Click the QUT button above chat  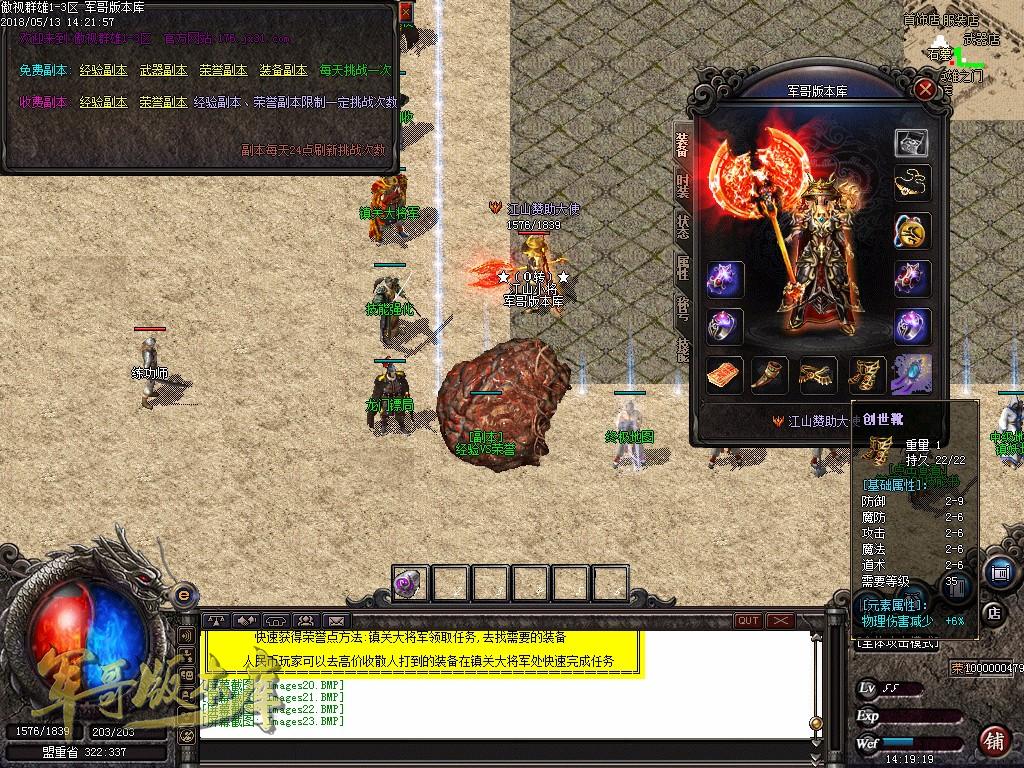point(748,621)
